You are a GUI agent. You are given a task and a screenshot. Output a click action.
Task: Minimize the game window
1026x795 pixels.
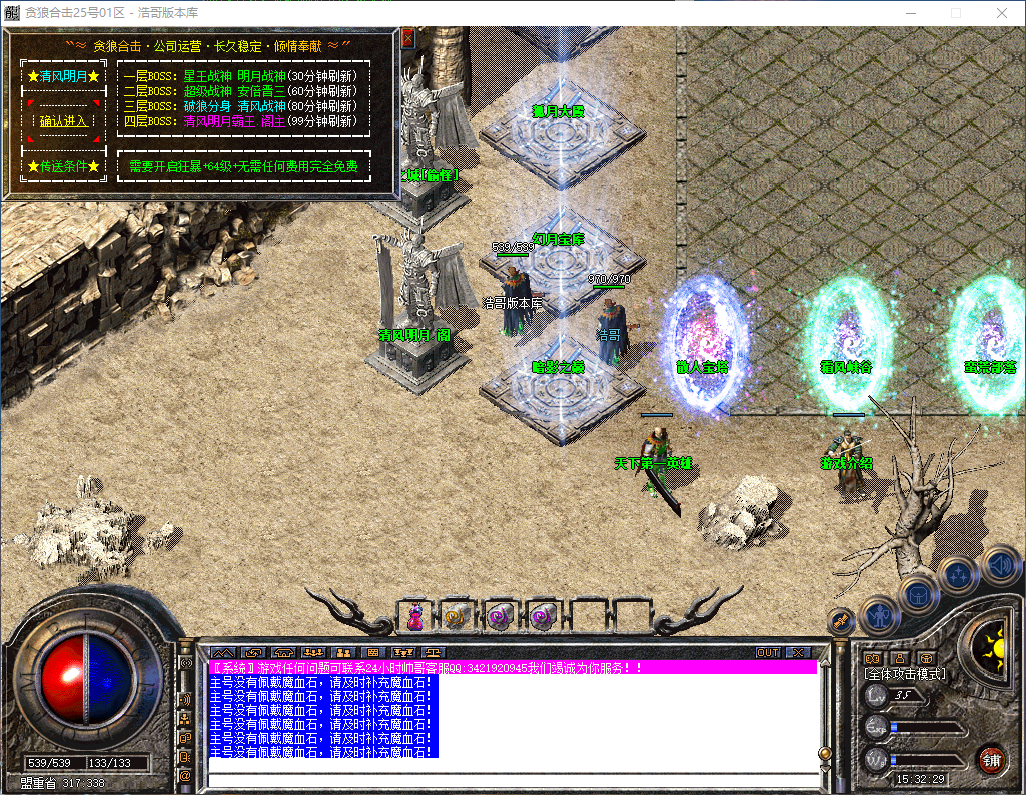[x=911, y=13]
